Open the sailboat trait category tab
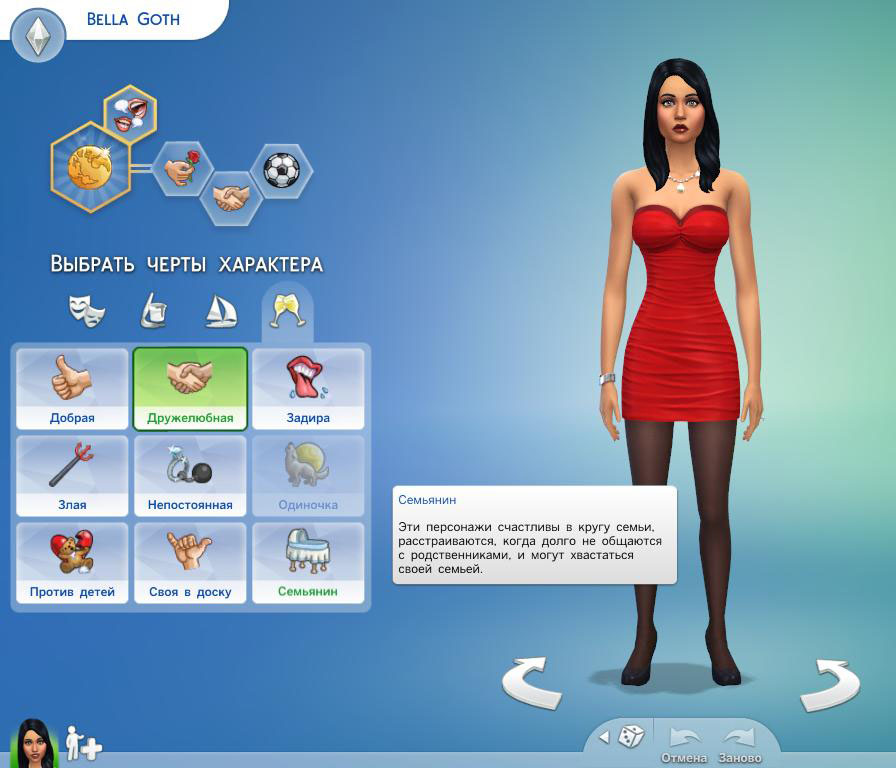The height and width of the screenshot is (768, 896). click(x=220, y=311)
